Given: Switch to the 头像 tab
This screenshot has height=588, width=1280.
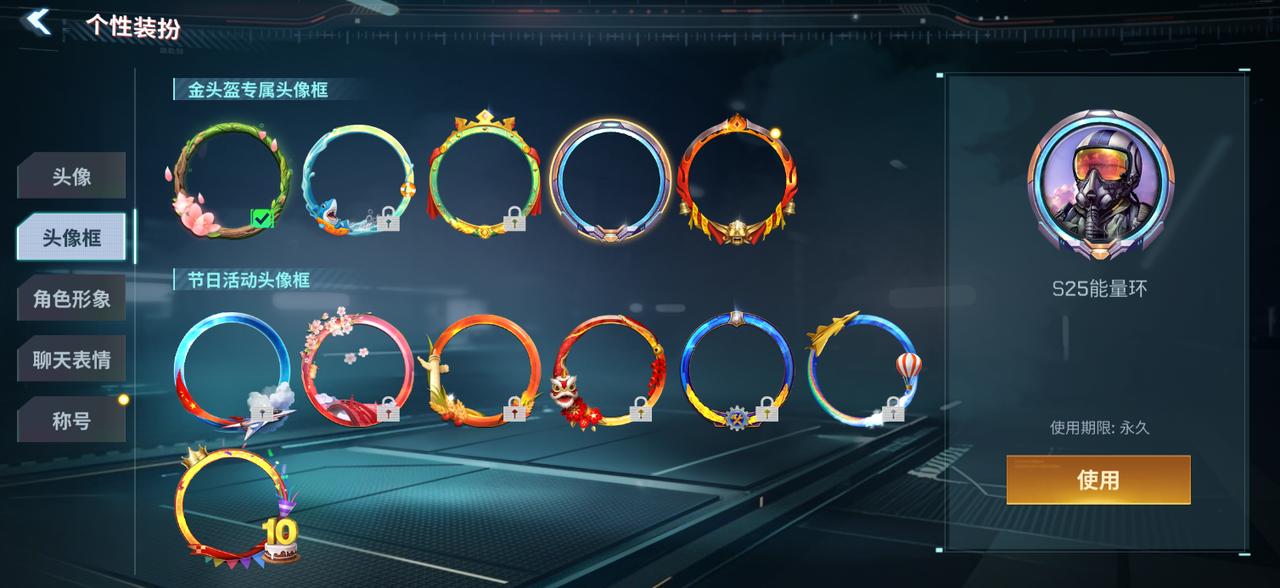Looking at the screenshot, I should point(71,177).
